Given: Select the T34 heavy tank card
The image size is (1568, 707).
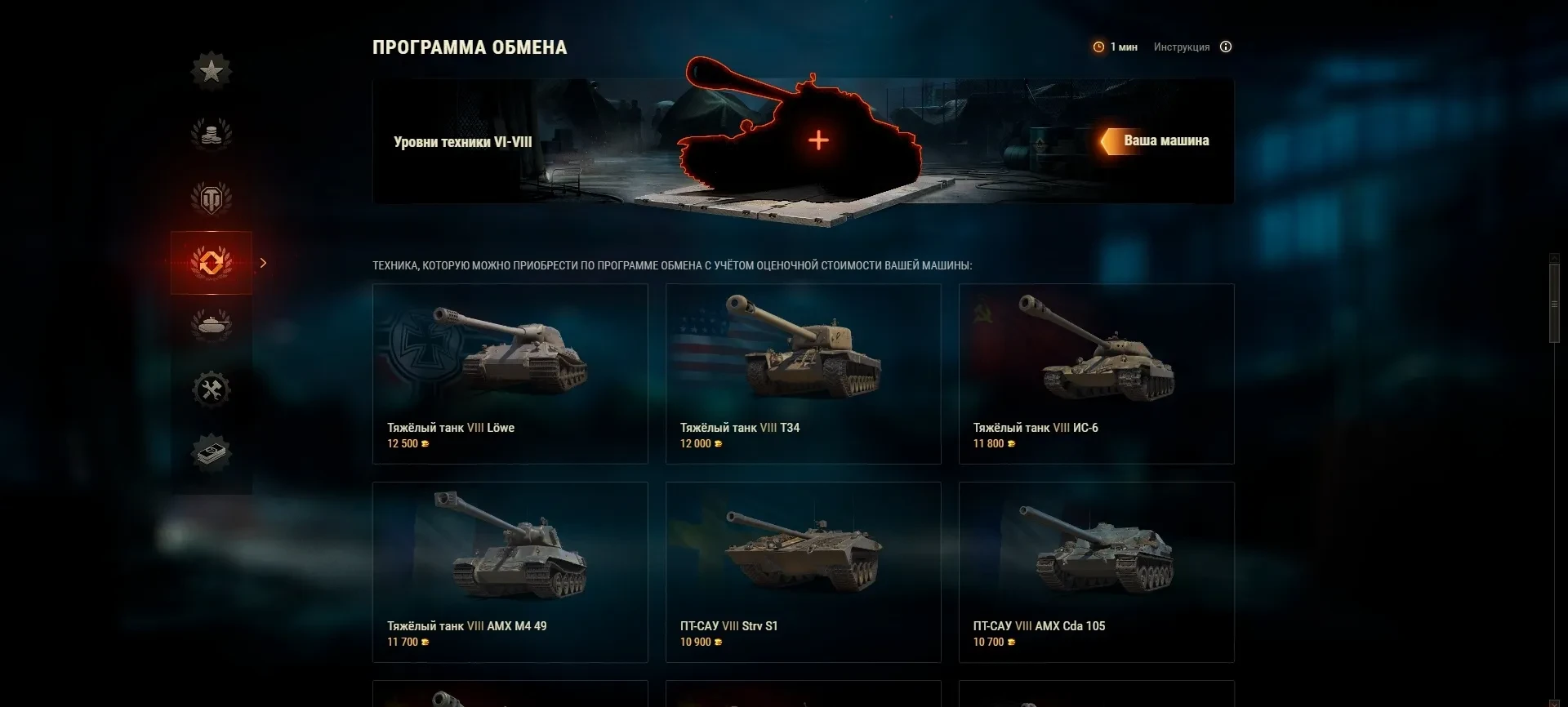Looking at the screenshot, I should (x=803, y=374).
